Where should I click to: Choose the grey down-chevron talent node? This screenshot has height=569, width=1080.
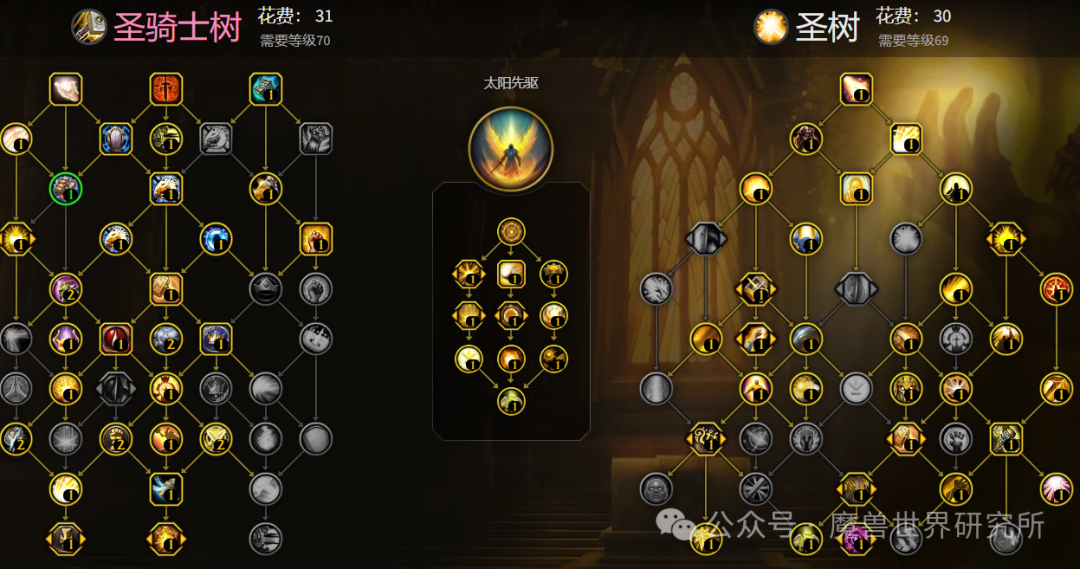pyautogui.click(x=856, y=388)
